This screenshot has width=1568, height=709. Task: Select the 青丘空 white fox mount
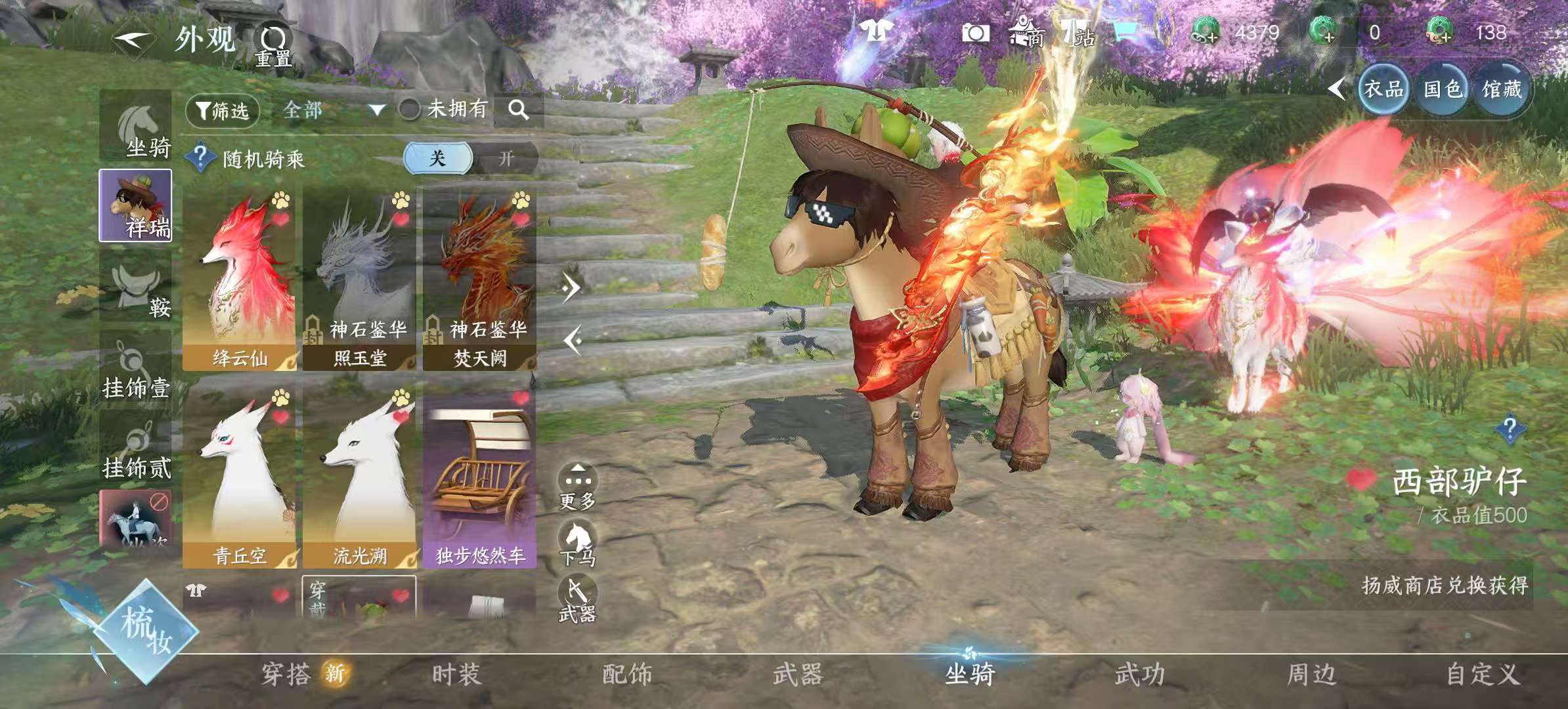point(240,479)
